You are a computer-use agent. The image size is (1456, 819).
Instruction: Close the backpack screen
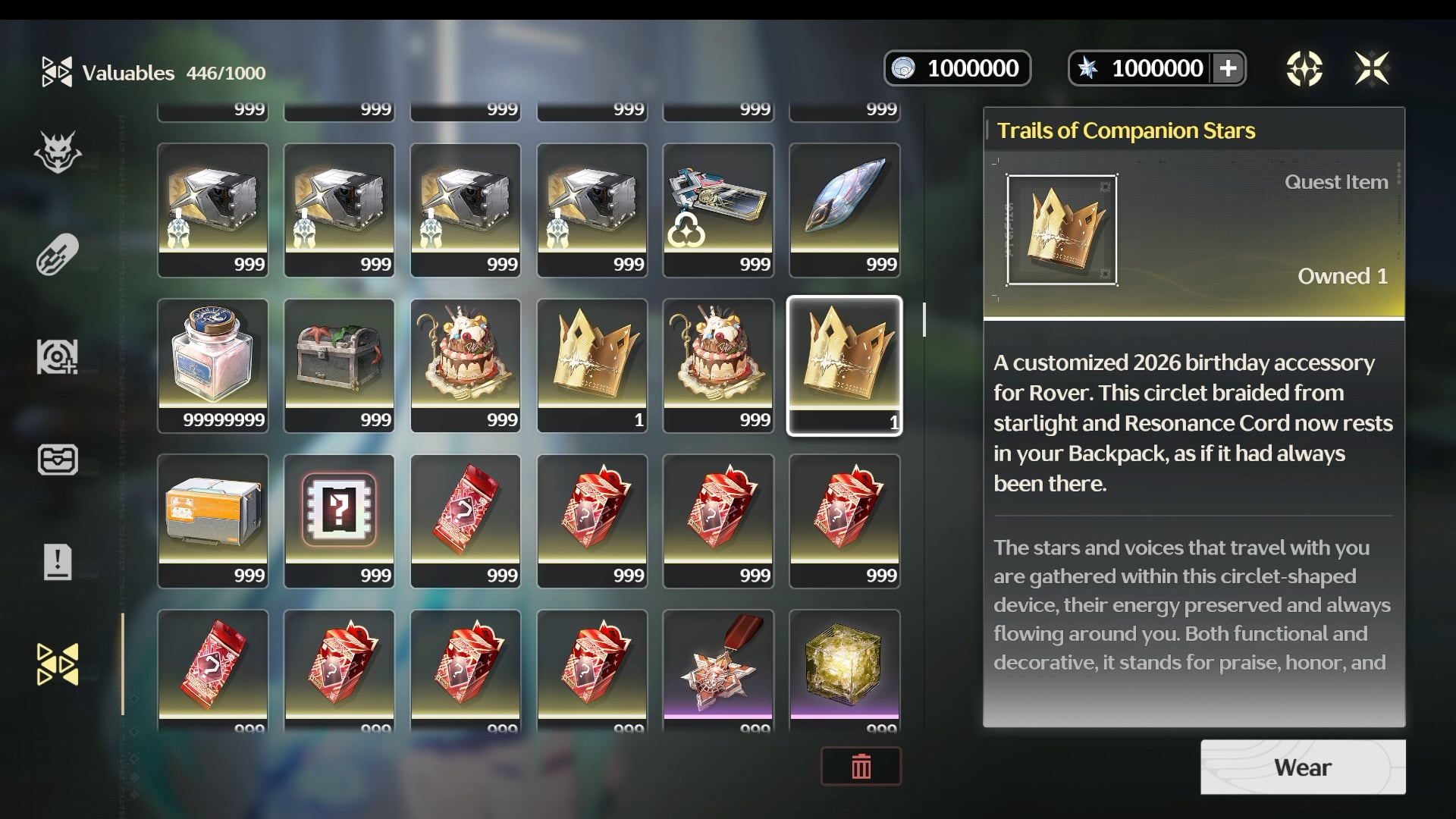tap(1372, 69)
